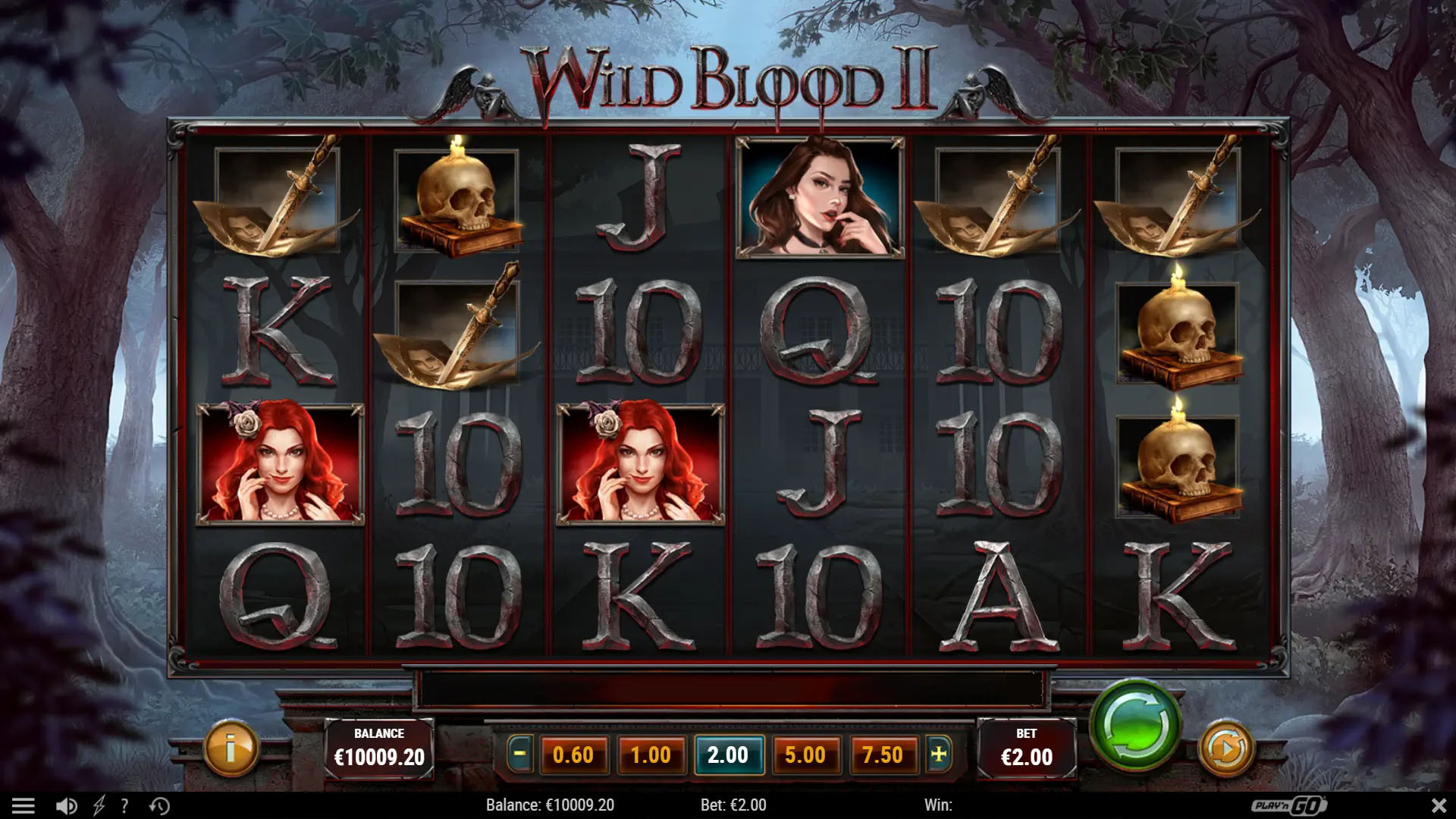1456x819 pixels.
Task: Click the BET €2.00 display
Action: (1028, 747)
